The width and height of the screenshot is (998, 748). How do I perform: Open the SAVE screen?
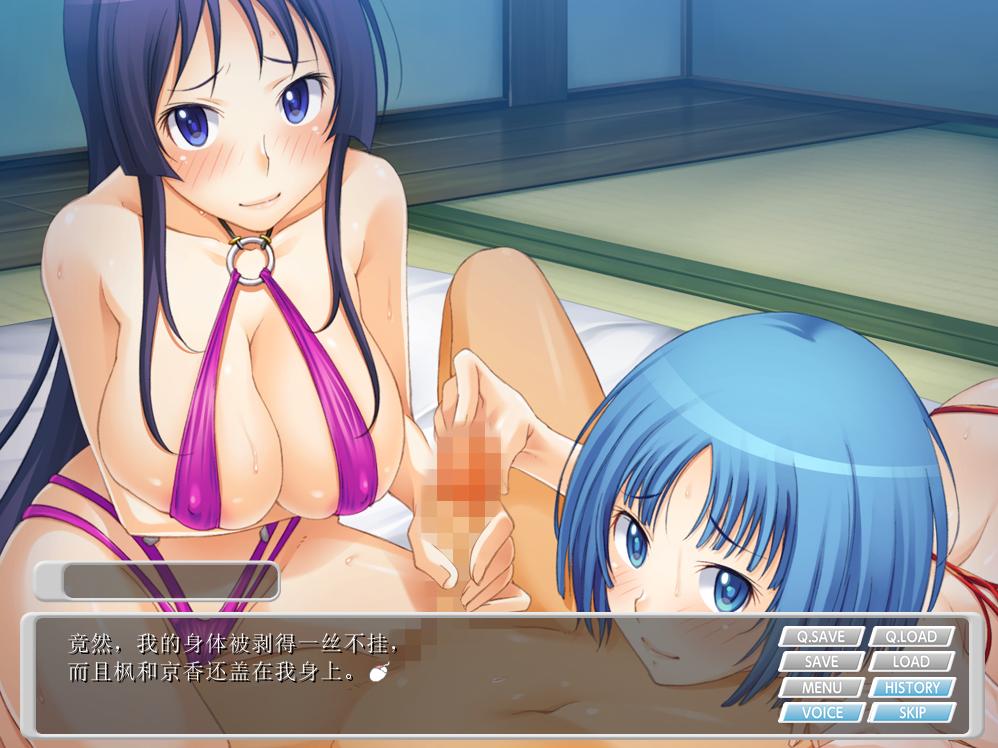821,662
